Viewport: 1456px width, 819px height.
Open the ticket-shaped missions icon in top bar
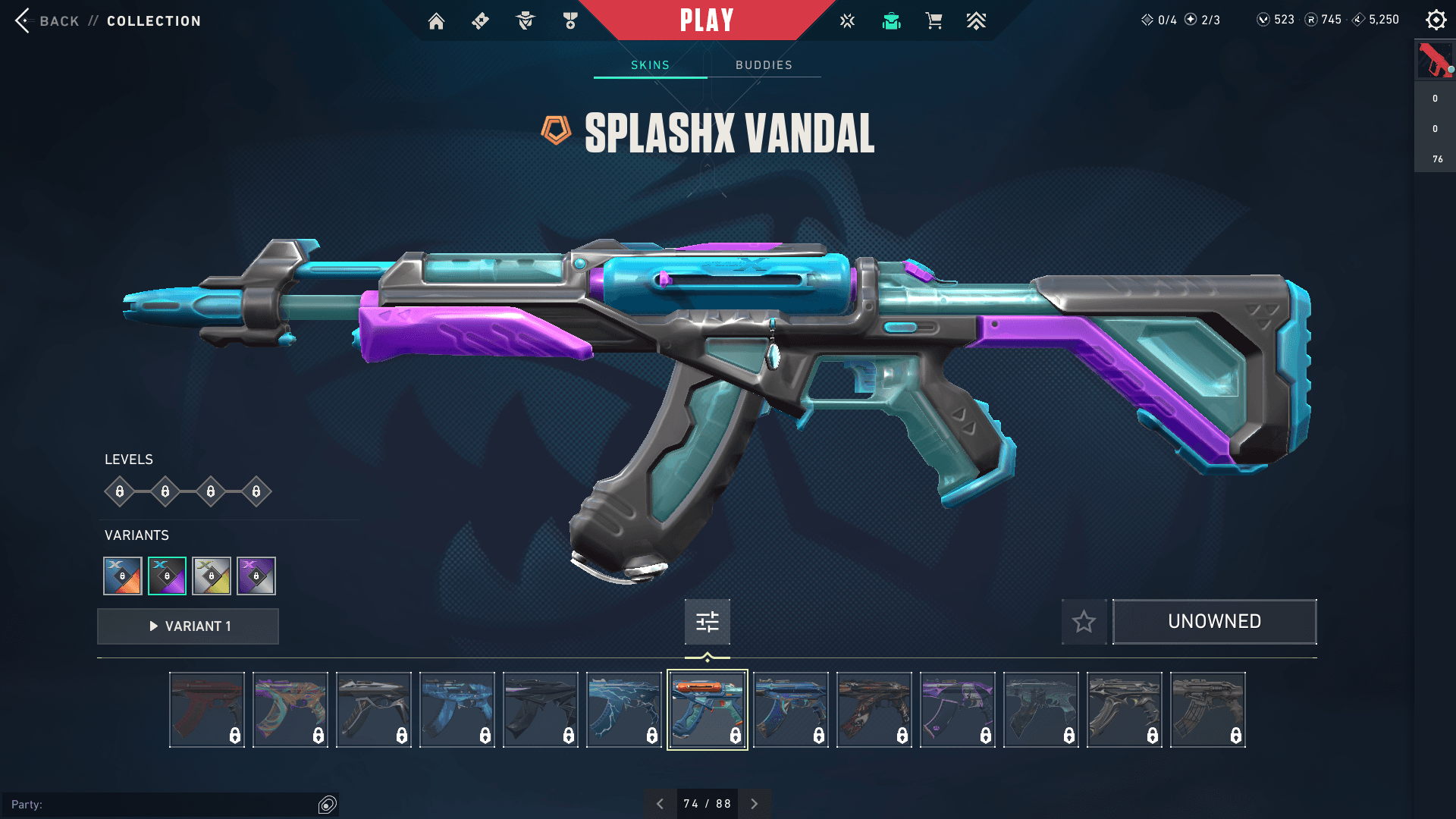click(479, 20)
